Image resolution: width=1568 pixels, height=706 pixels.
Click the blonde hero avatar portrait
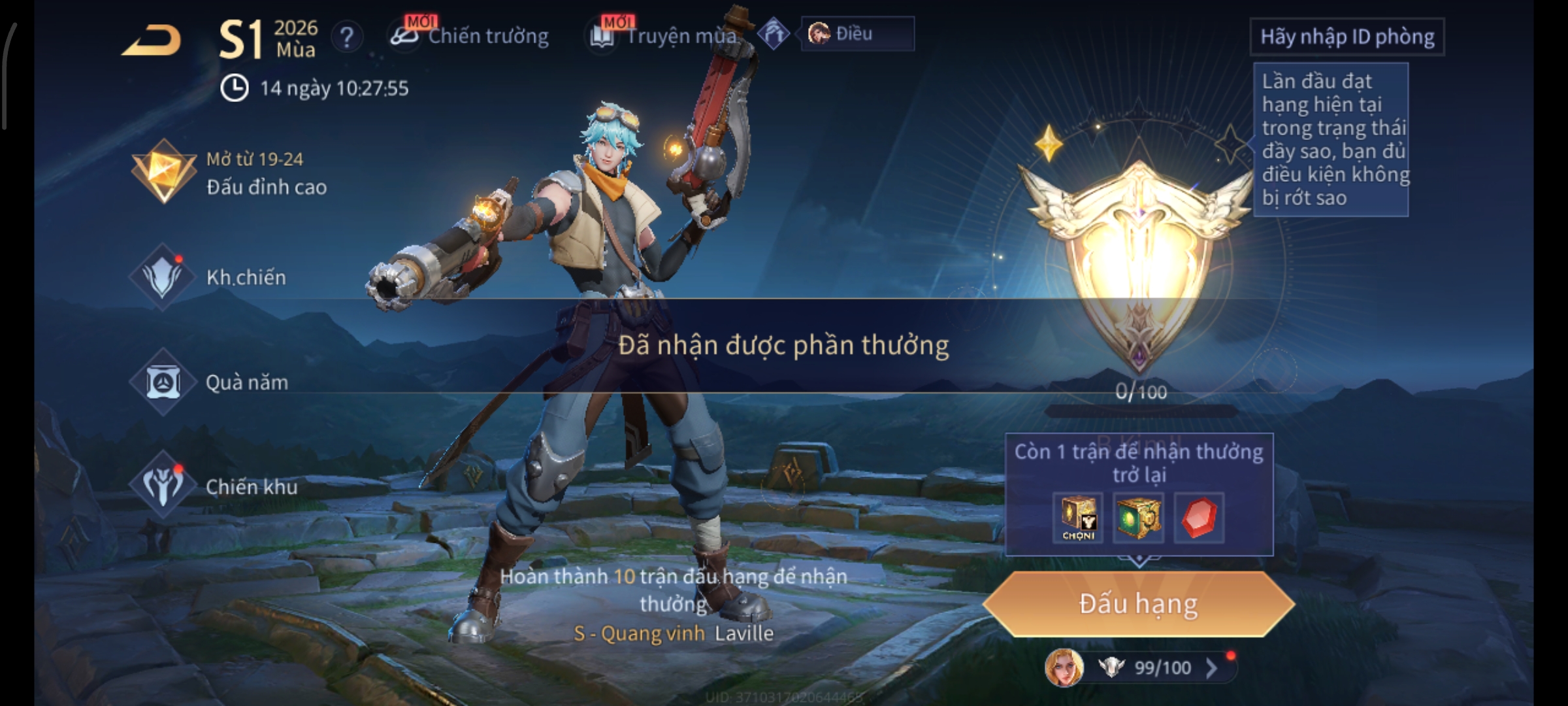tap(1064, 667)
